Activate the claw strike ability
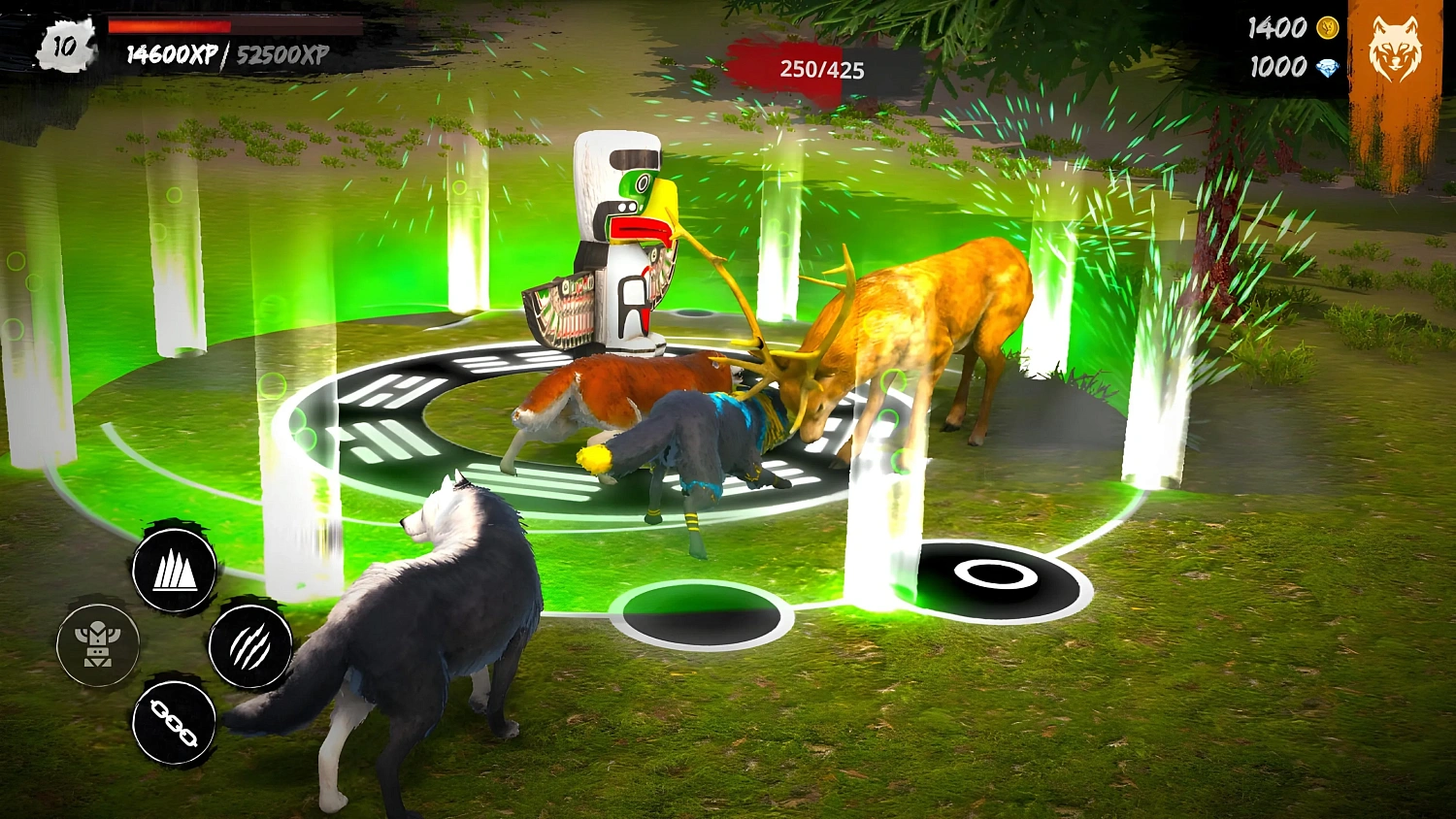Image resolution: width=1456 pixels, height=819 pixels. click(x=249, y=647)
